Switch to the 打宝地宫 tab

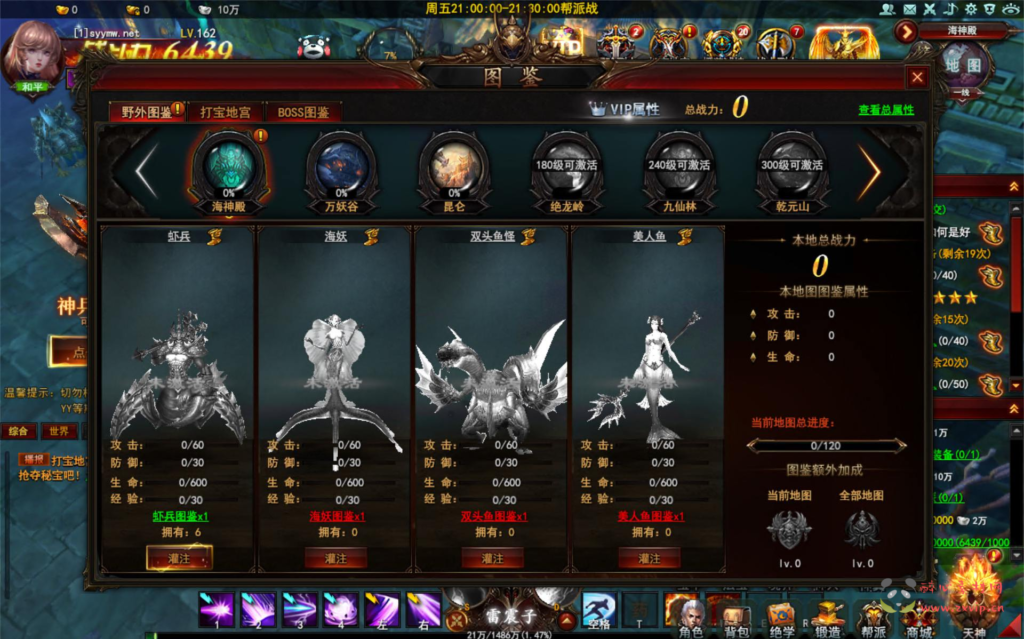click(x=225, y=111)
